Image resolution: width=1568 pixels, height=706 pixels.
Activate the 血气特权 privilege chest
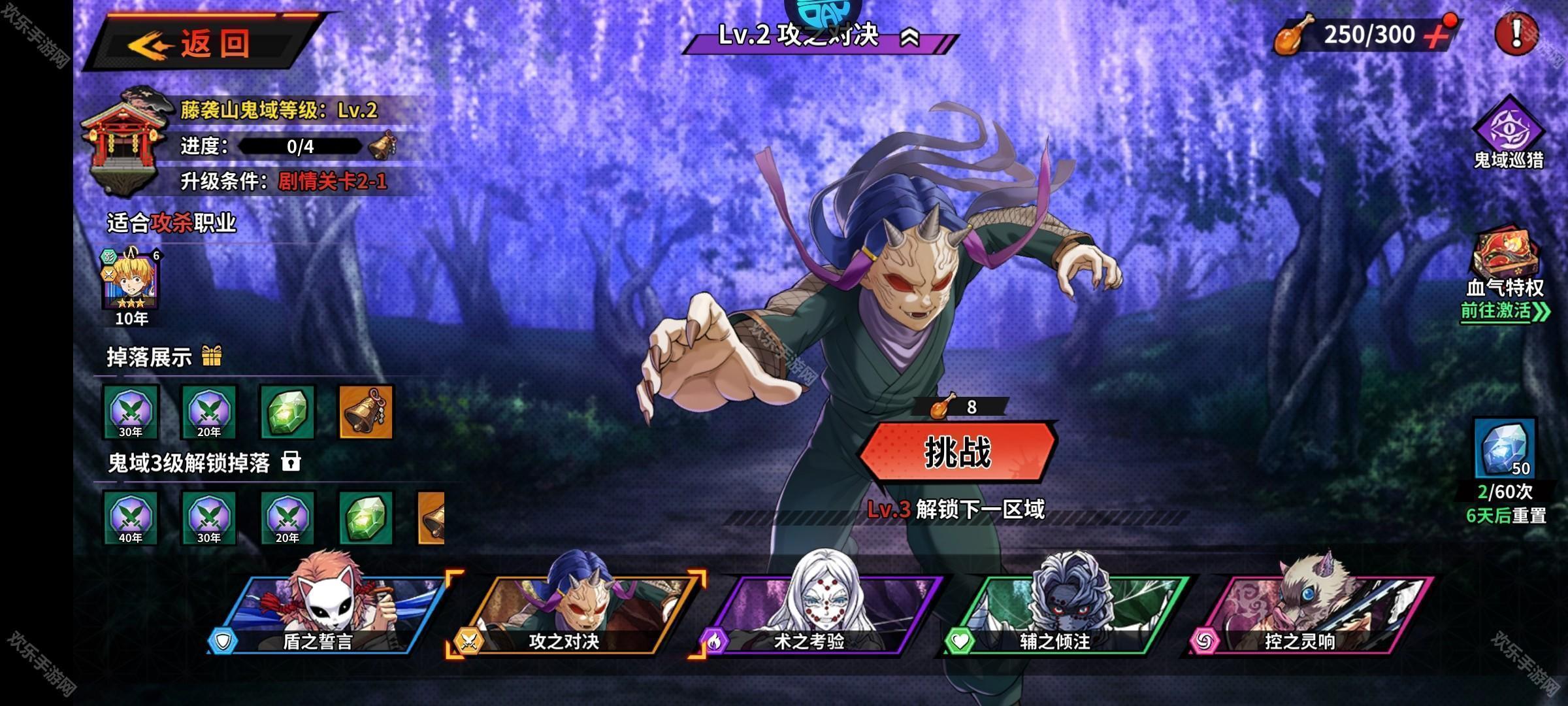(x=1505, y=258)
